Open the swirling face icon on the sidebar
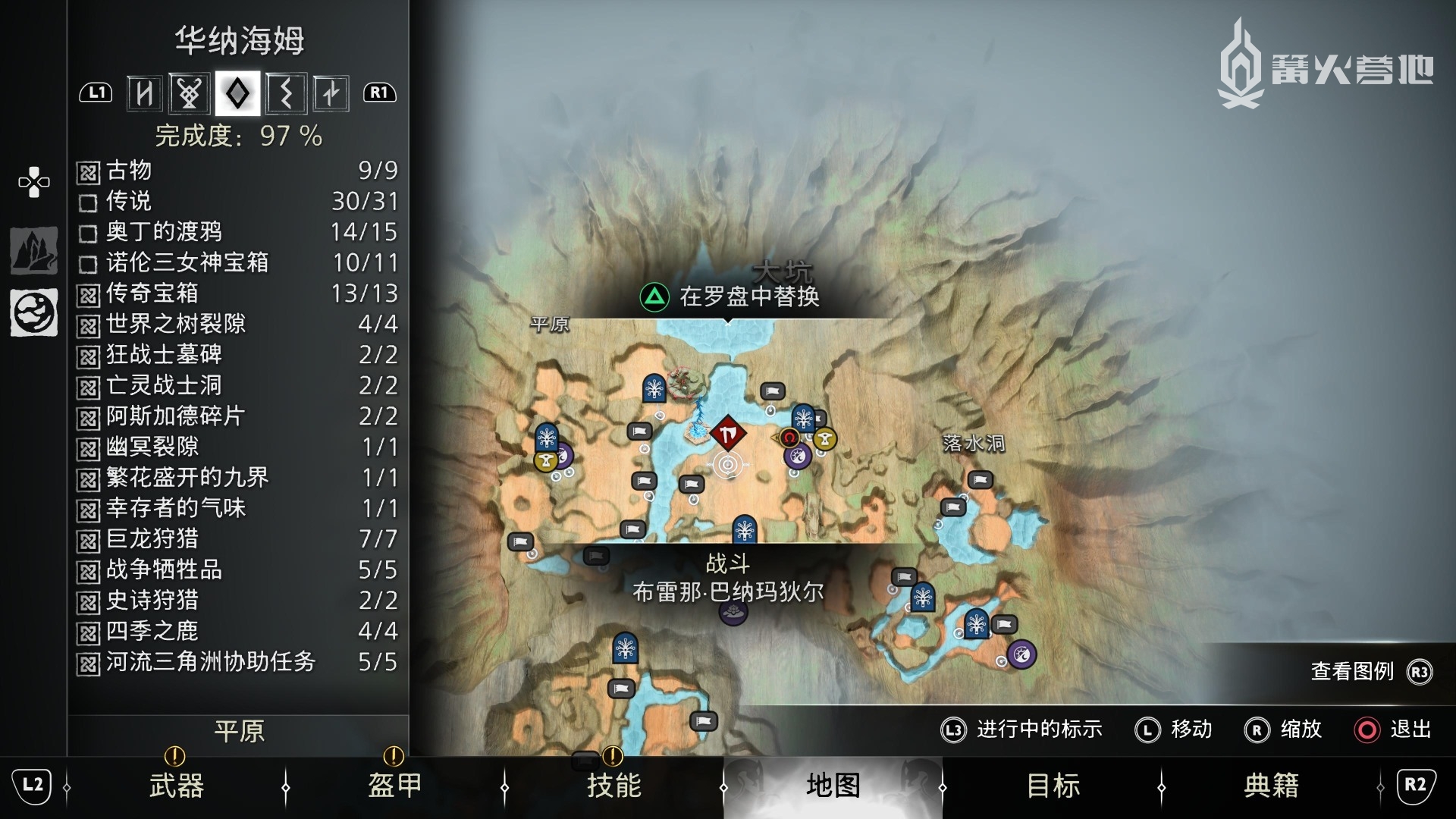The height and width of the screenshot is (819, 1456). [x=33, y=312]
